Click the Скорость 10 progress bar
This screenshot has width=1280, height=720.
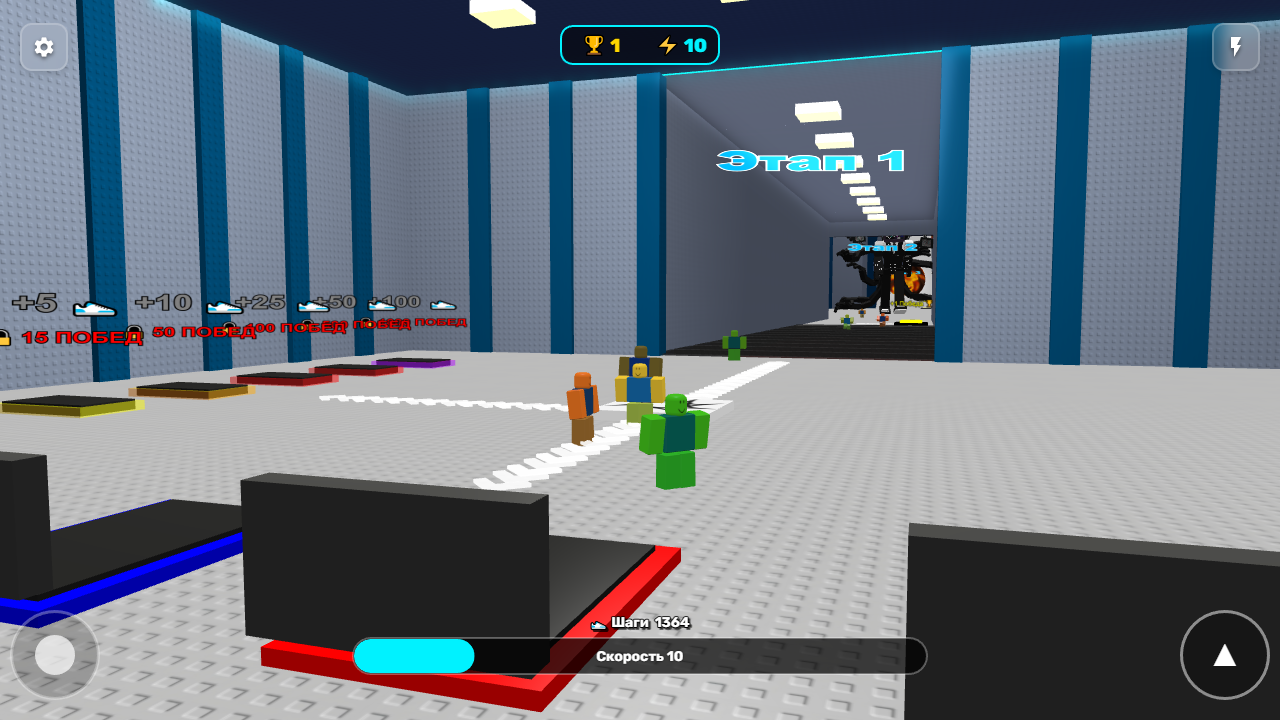click(x=640, y=656)
